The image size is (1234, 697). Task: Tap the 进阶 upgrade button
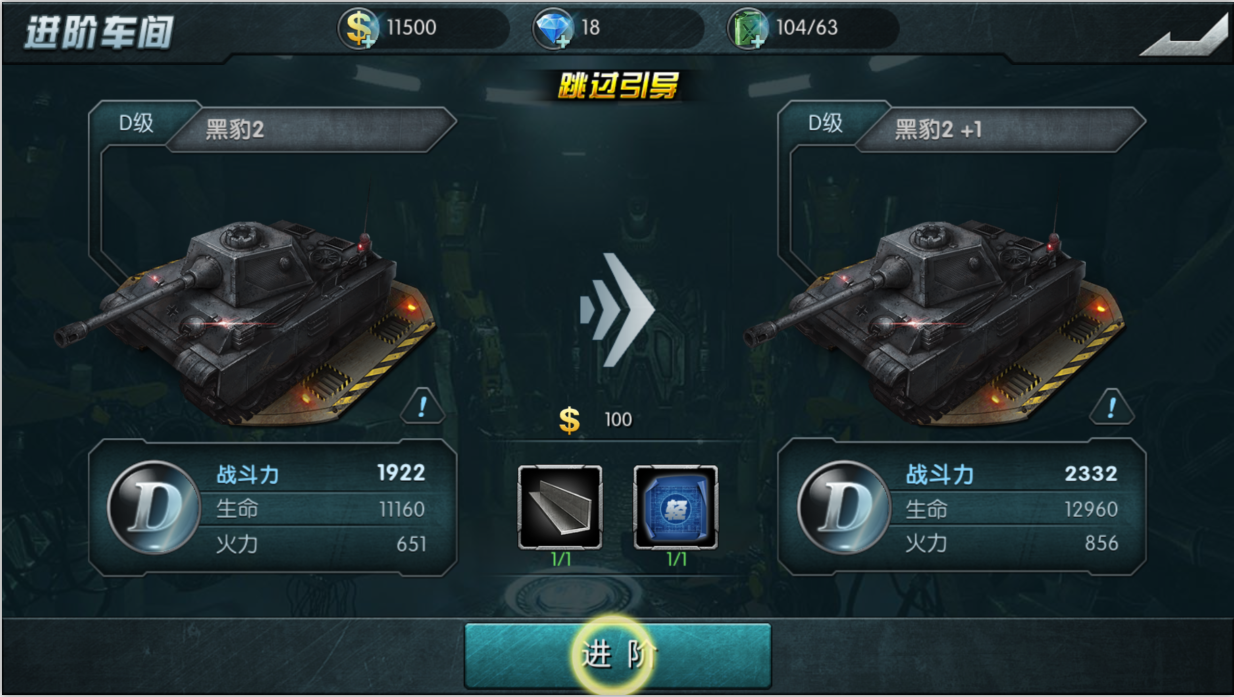tap(618, 655)
